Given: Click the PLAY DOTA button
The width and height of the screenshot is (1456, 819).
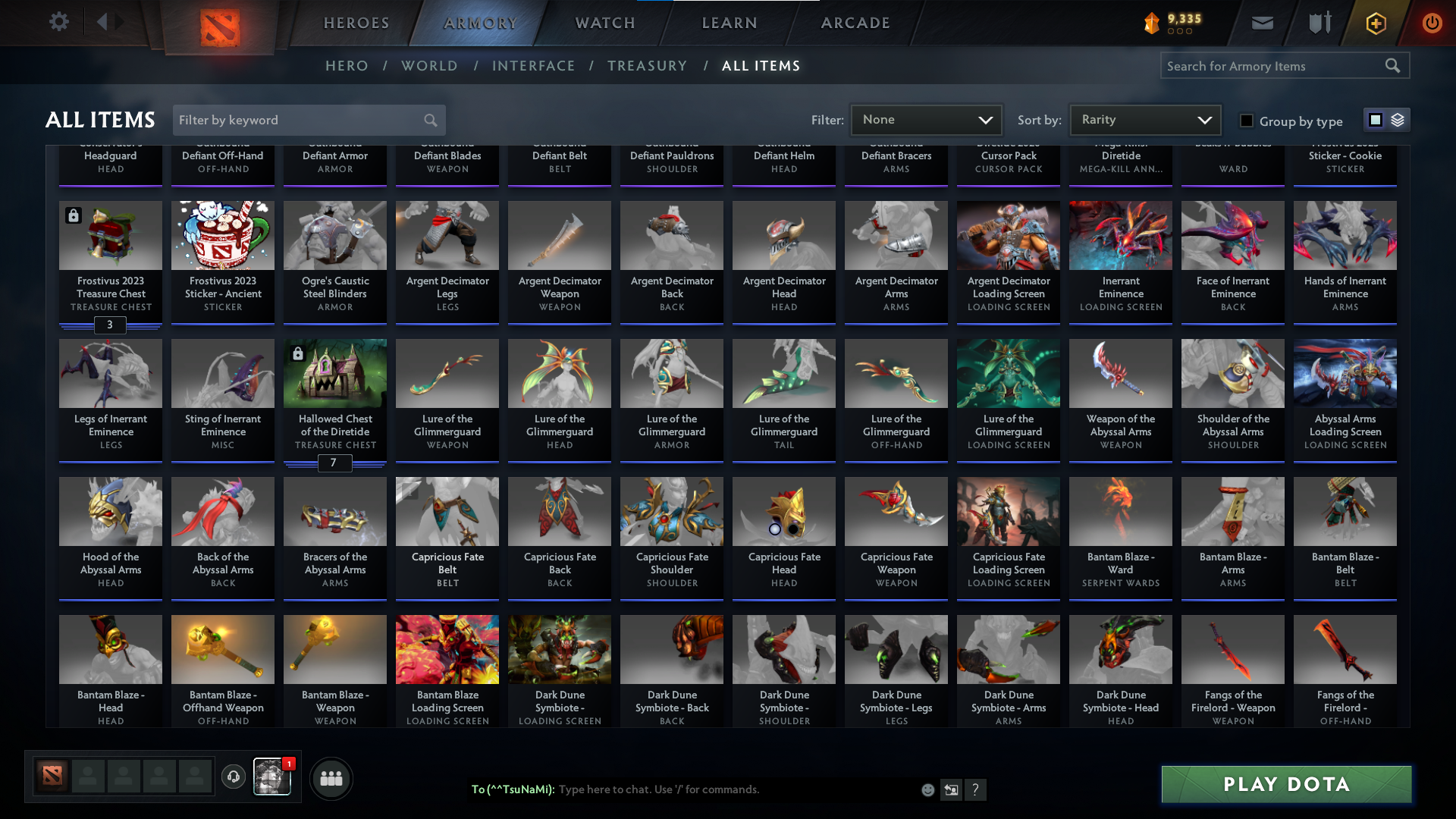Looking at the screenshot, I should 1285,784.
